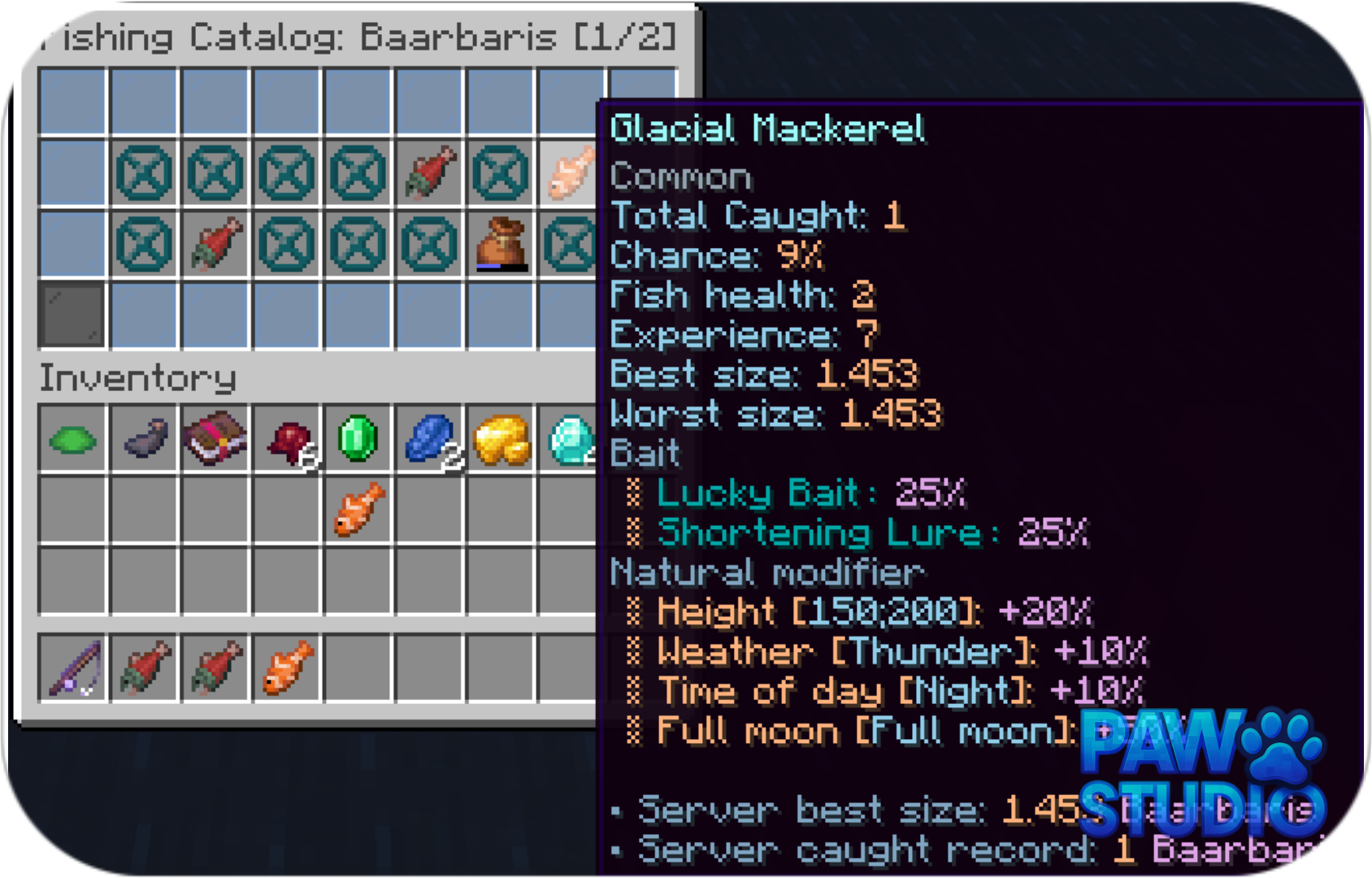Viewport: 1372px width, 878px height.
Task: Select the Inventory section header
Action: click(x=138, y=377)
